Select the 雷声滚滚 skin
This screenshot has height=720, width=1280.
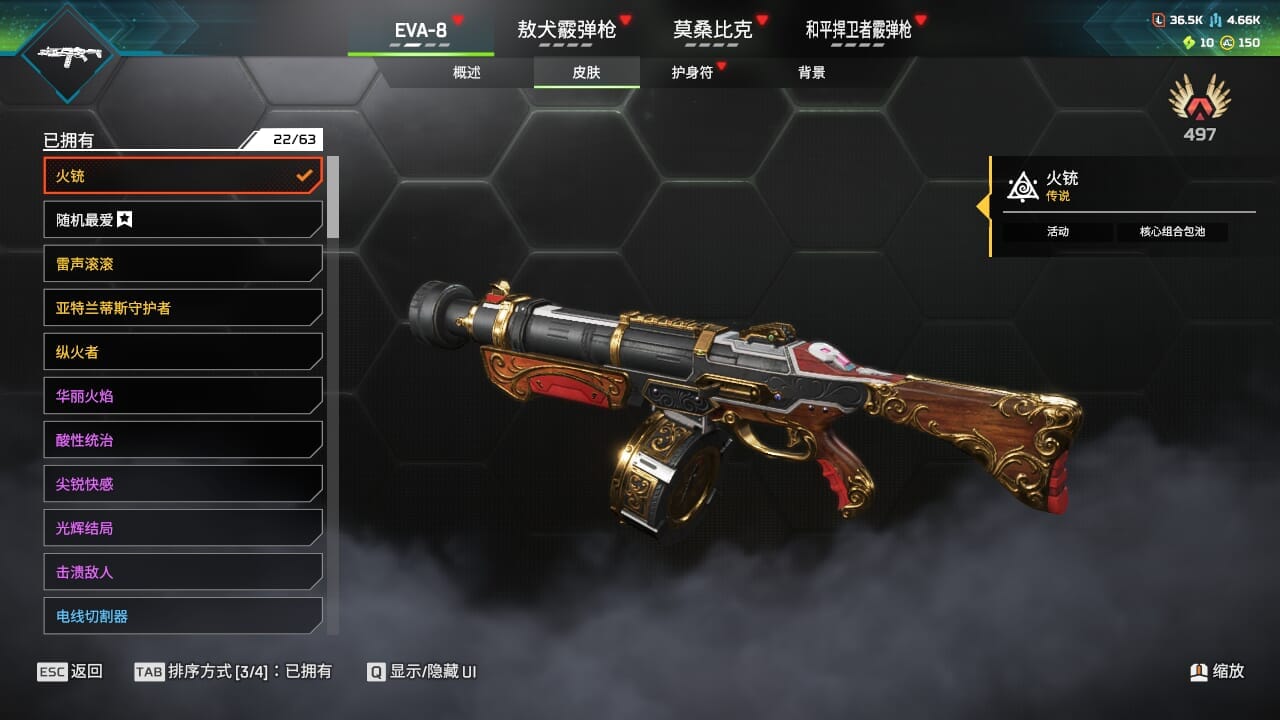pos(183,264)
